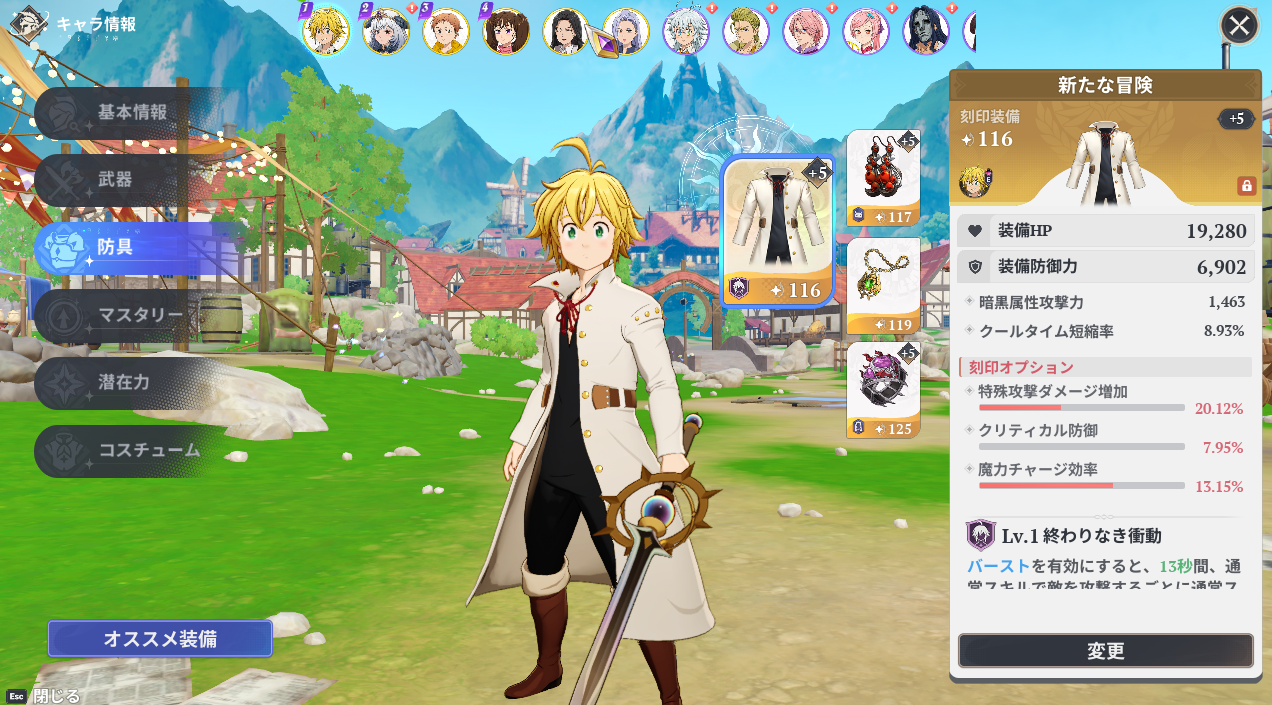
Task: Select the purple gem ring slot
Action: (883, 390)
